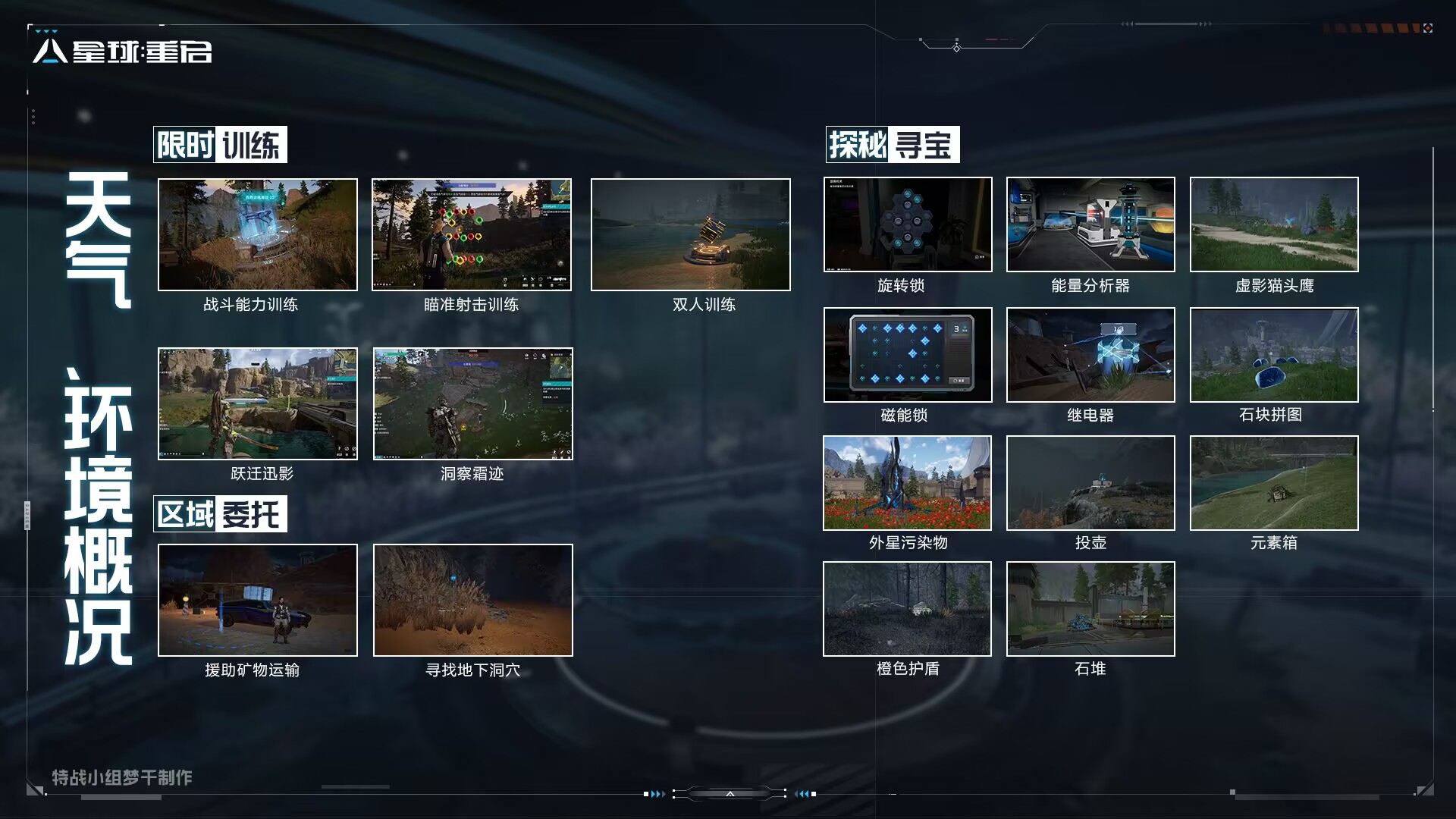Choose the 虚影猫头鹰 thumbnail
The image size is (1456, 819).
click(1274, 224)
